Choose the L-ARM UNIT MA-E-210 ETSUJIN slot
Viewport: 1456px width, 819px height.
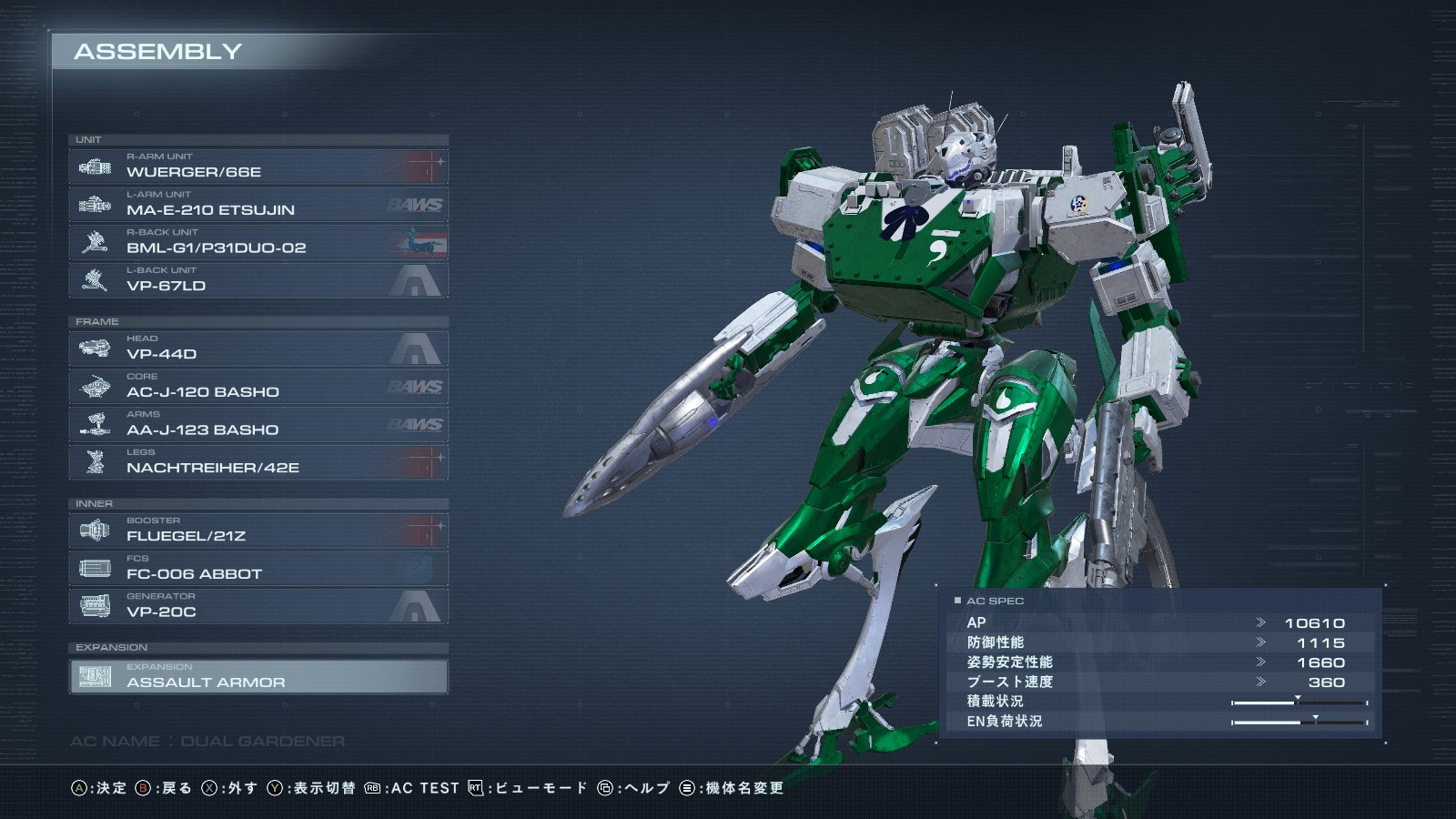pos(258,205)
